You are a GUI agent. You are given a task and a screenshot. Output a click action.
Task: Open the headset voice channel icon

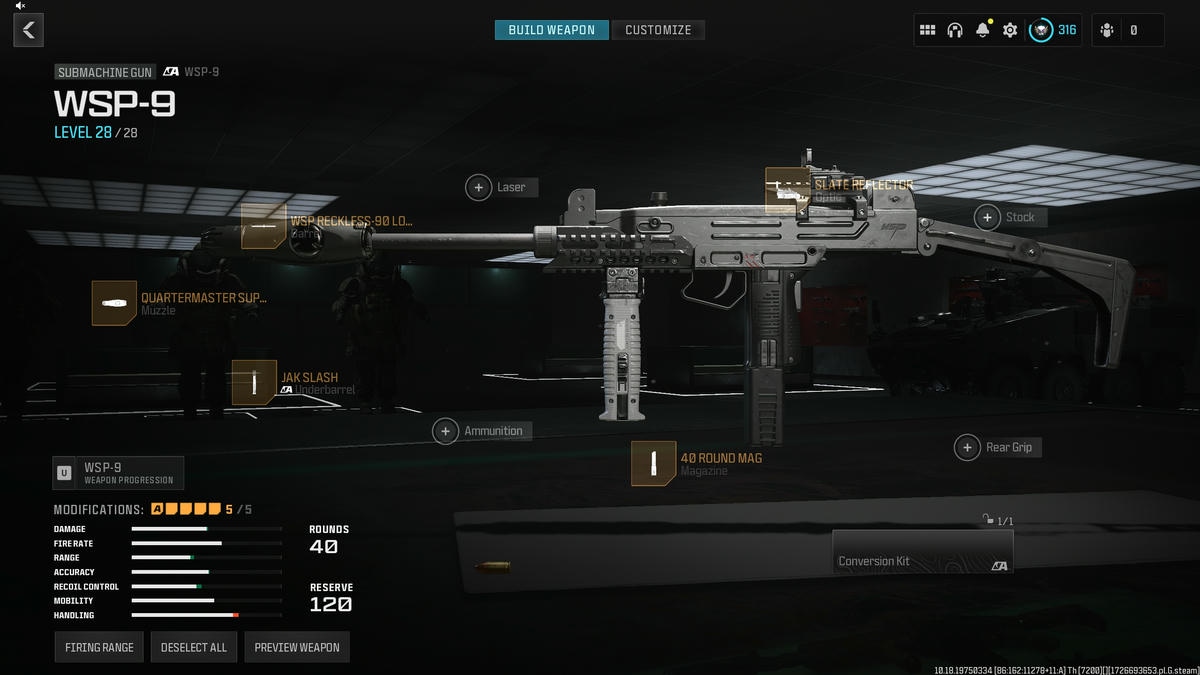954,30
